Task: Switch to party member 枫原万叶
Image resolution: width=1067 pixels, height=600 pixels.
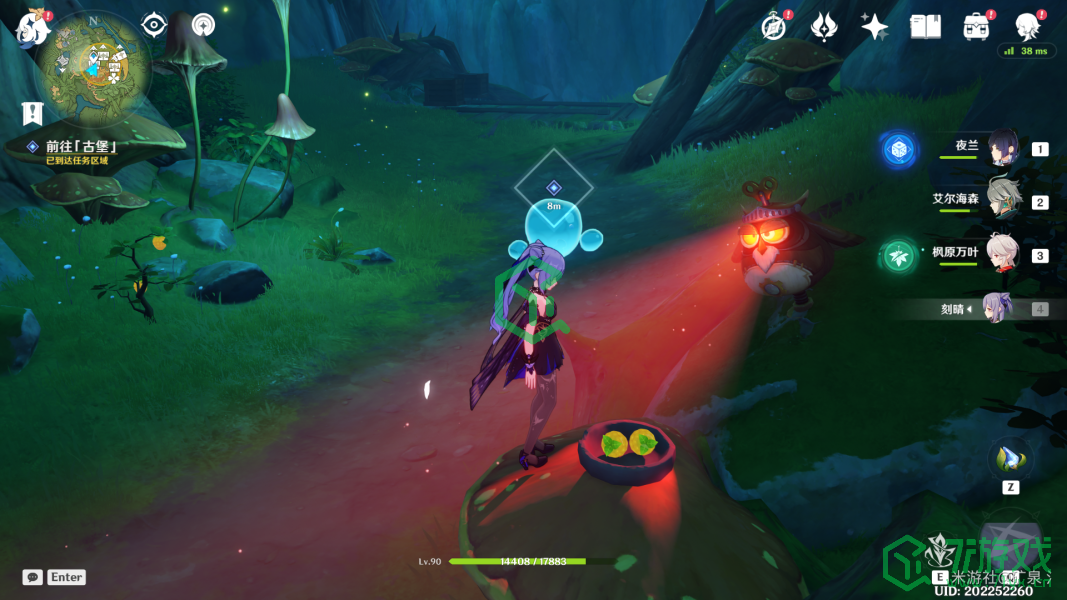Action: coord(1002,254)
